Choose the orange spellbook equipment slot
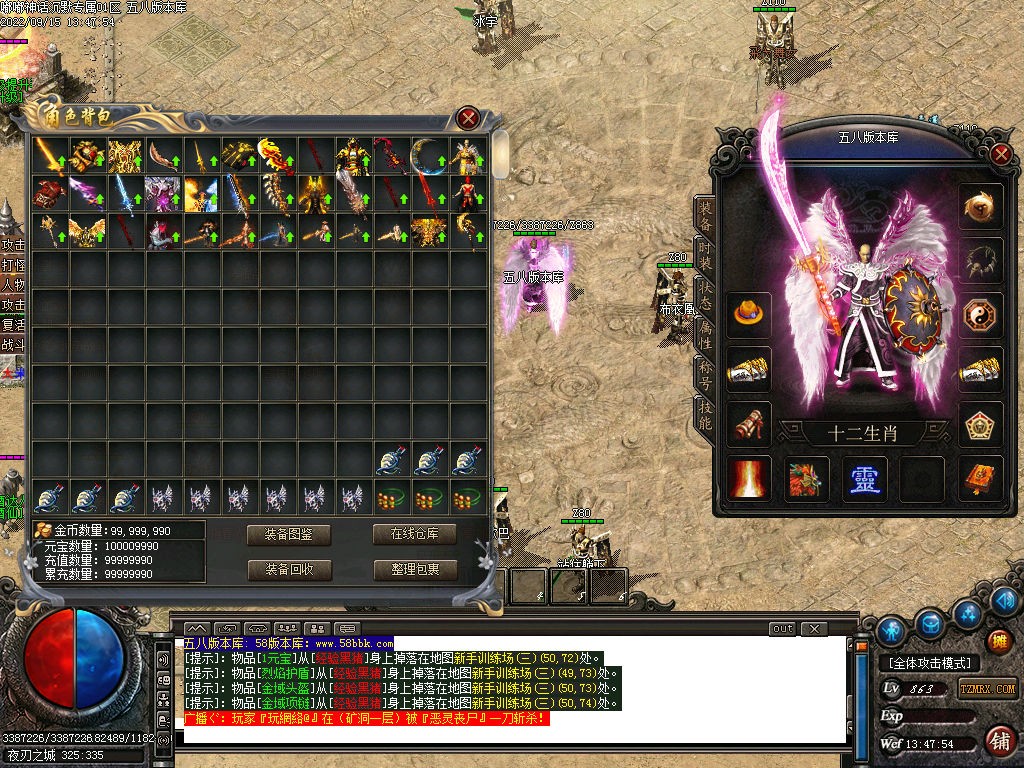Screen dimensions: 1024x768 tap(980, 479)
